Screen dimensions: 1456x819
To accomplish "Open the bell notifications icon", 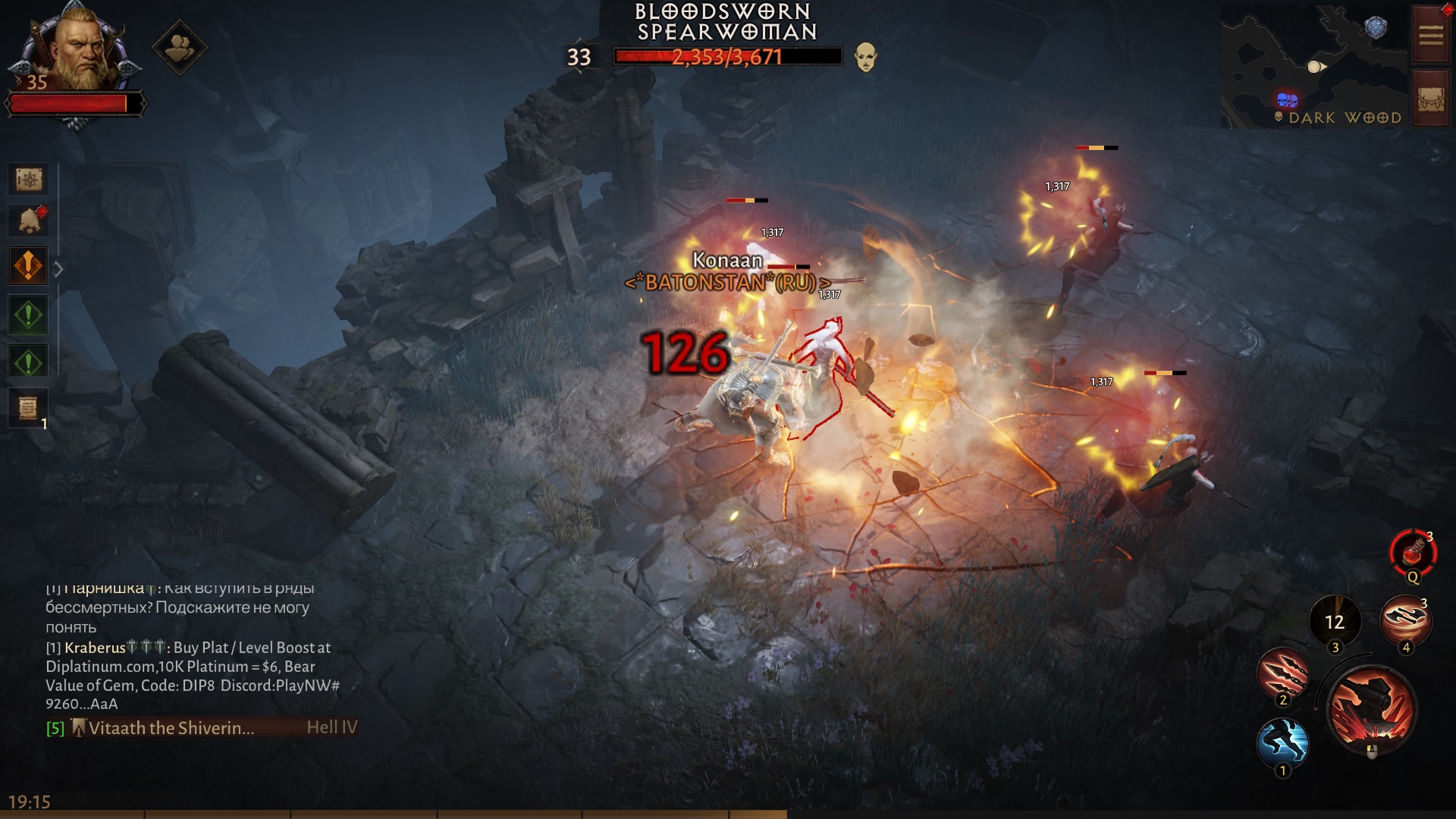I will [29, 221].
